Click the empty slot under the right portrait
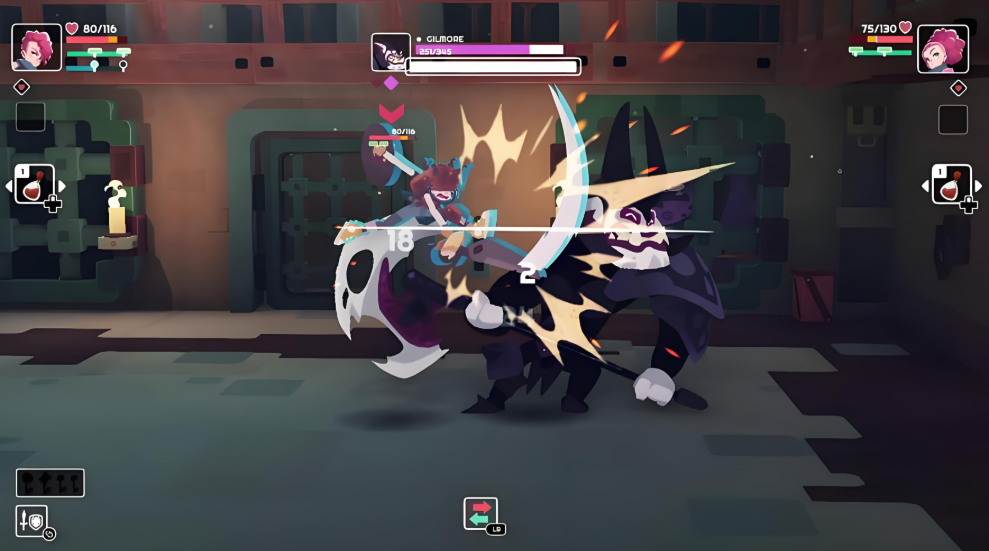Screen dimensions: 989x551 tap(953, 119)
